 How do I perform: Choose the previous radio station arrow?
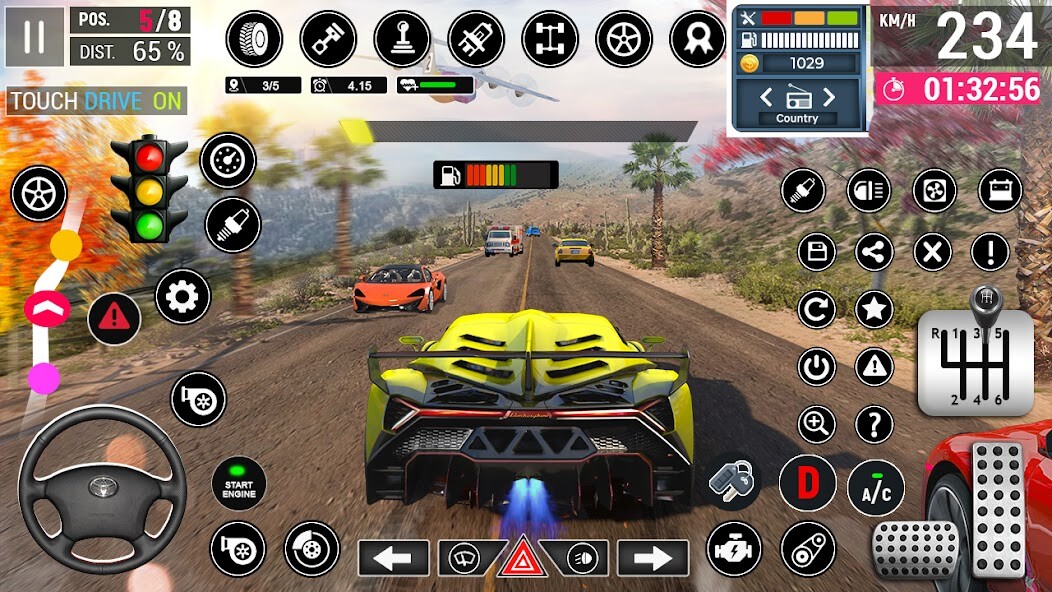(x=767, y=97)
